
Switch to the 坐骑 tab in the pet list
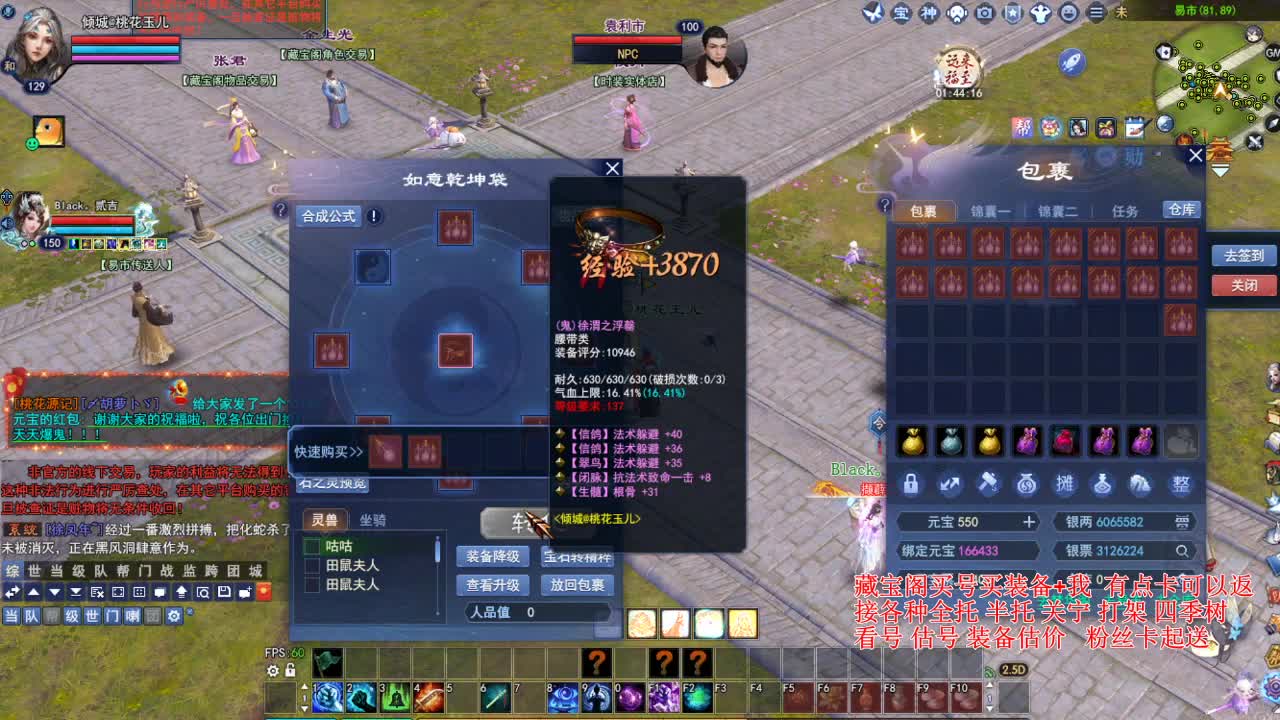point(374,520)
